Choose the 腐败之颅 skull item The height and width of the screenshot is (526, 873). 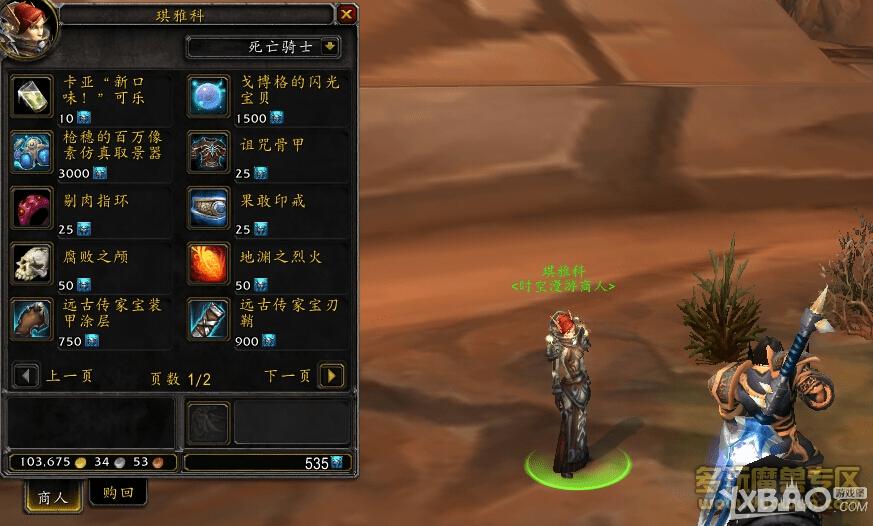[x=32, y=264]
